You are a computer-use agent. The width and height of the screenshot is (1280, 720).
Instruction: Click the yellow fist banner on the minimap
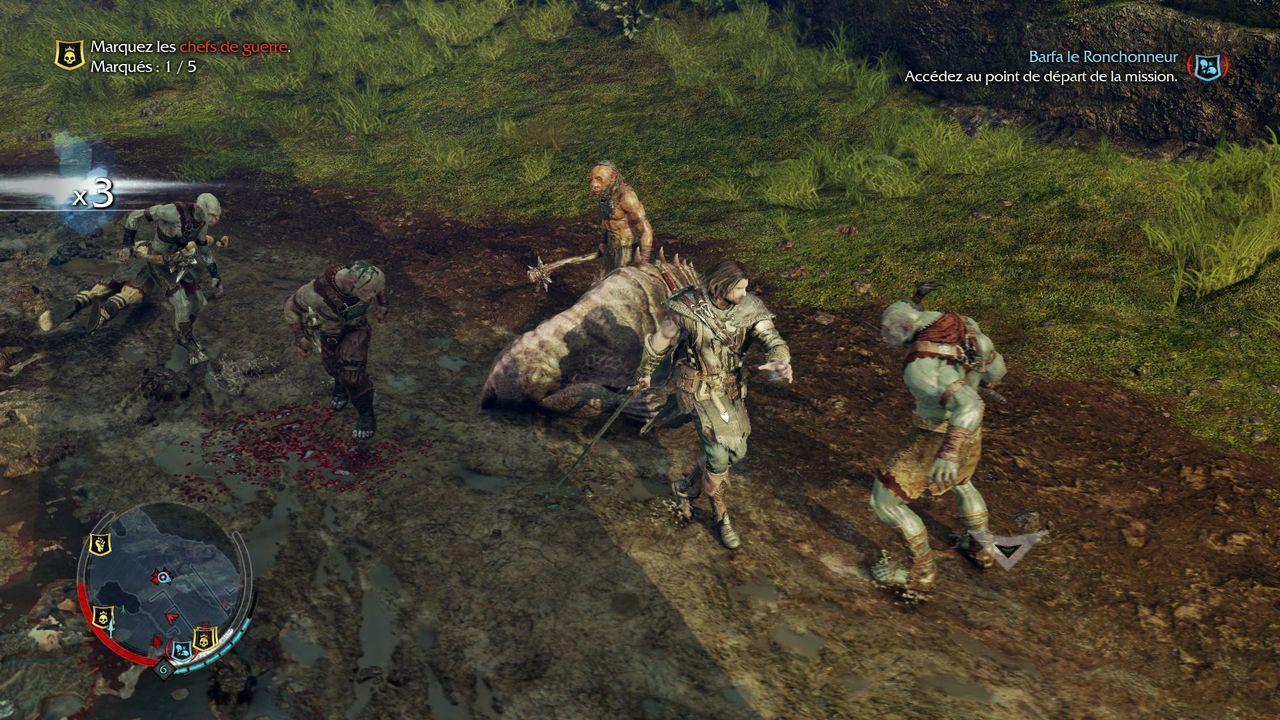pos(100,542)
